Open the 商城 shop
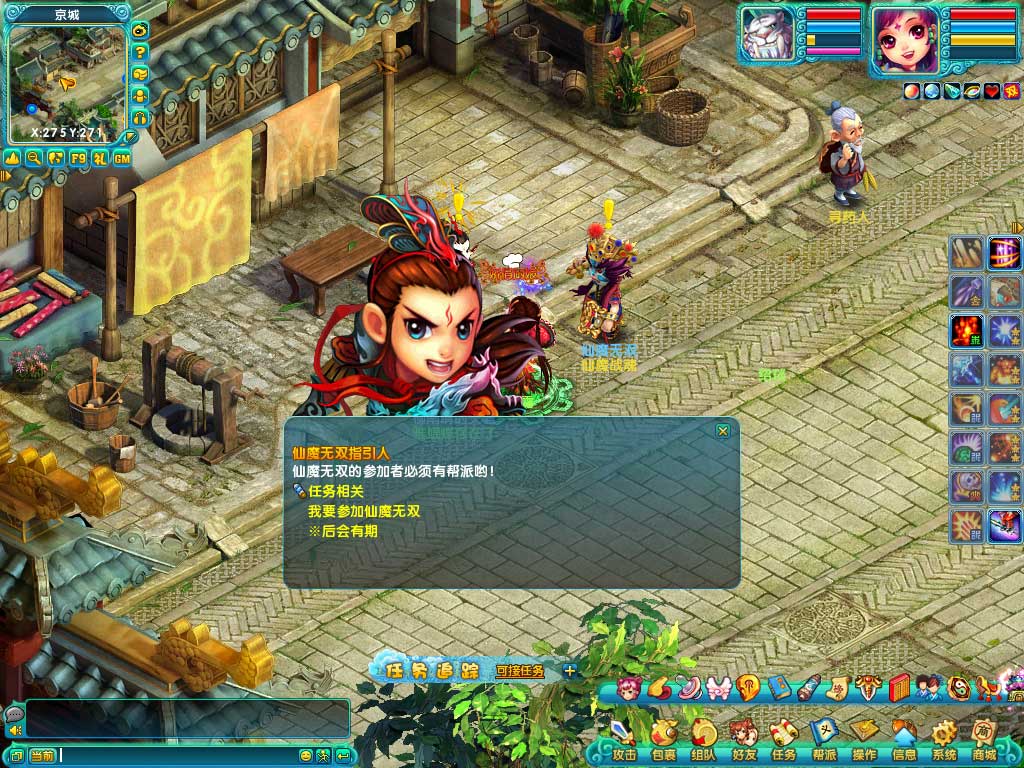 984,741
